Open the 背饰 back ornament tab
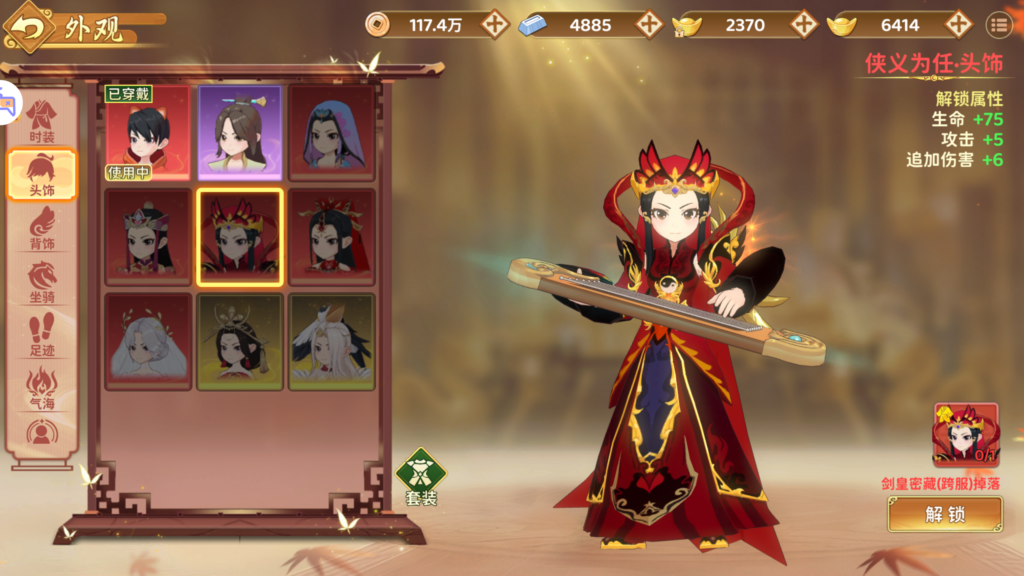This screenshot has height=576, width=1024. [42, 229]
